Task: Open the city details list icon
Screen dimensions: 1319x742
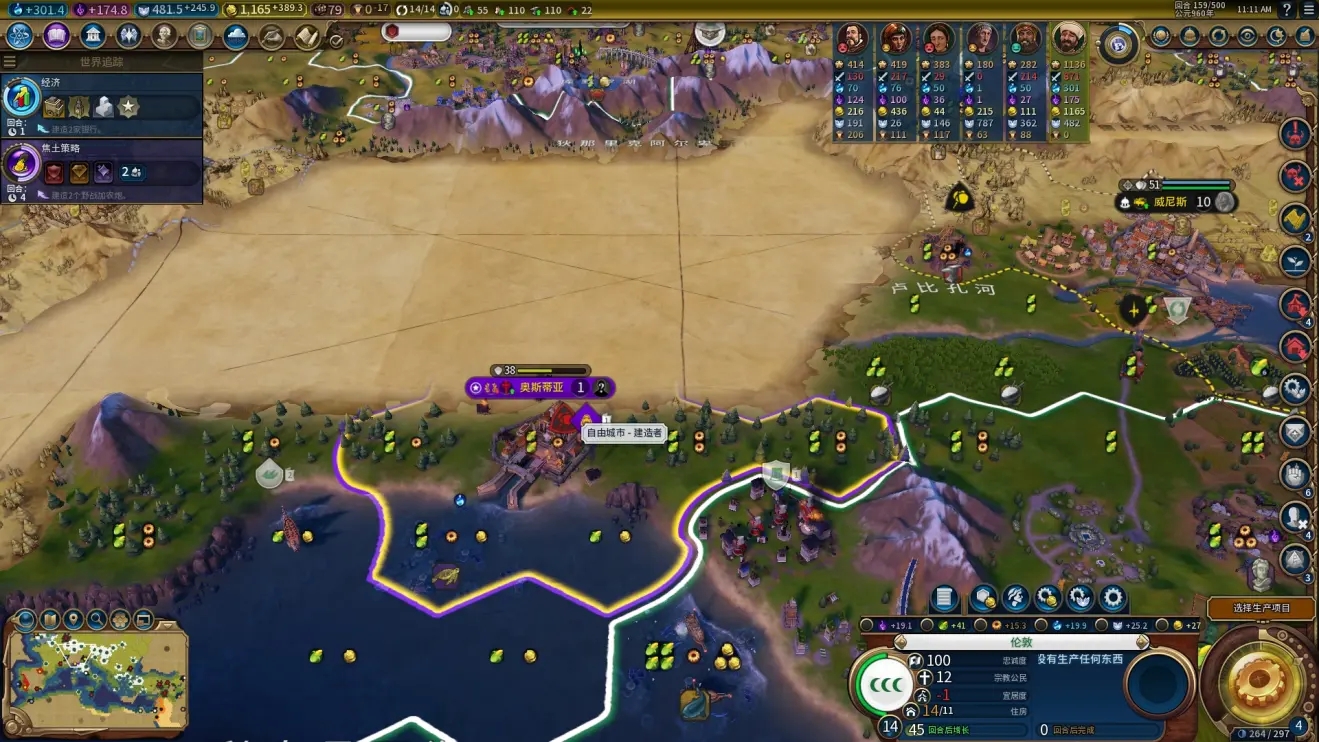Action: point(944,599)
